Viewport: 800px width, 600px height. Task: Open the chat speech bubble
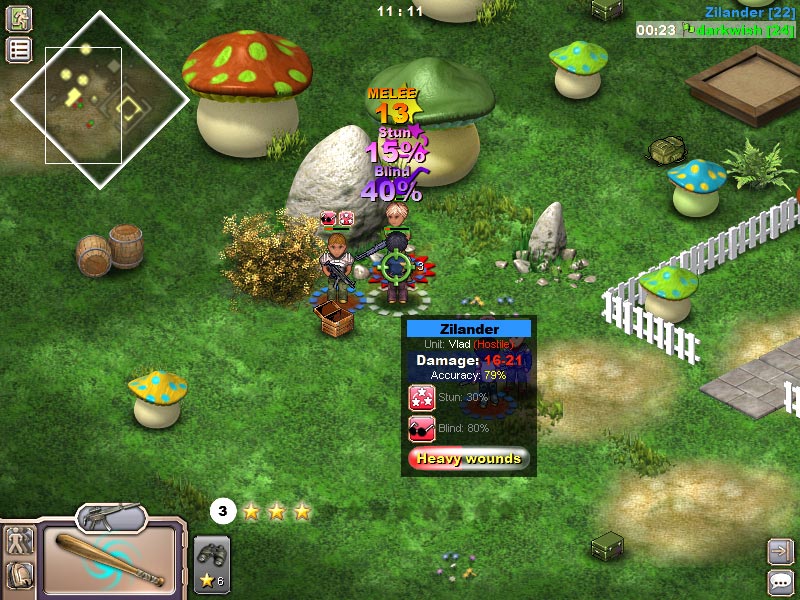[780, 582]
